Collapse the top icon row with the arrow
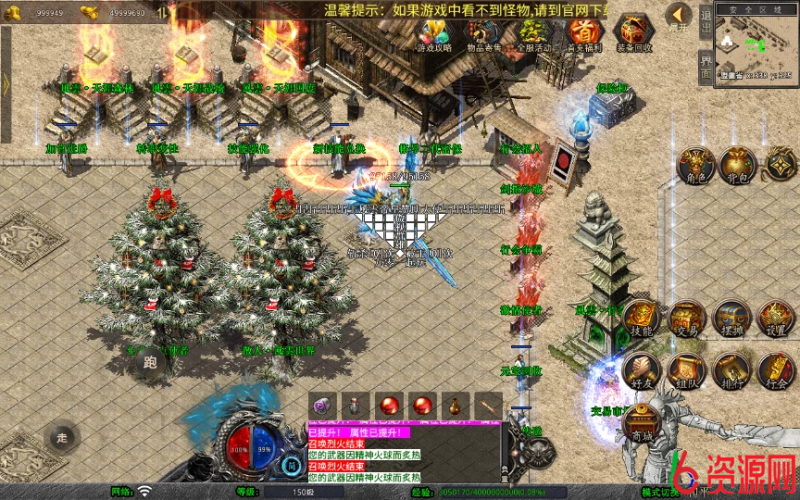 point(679,16)
